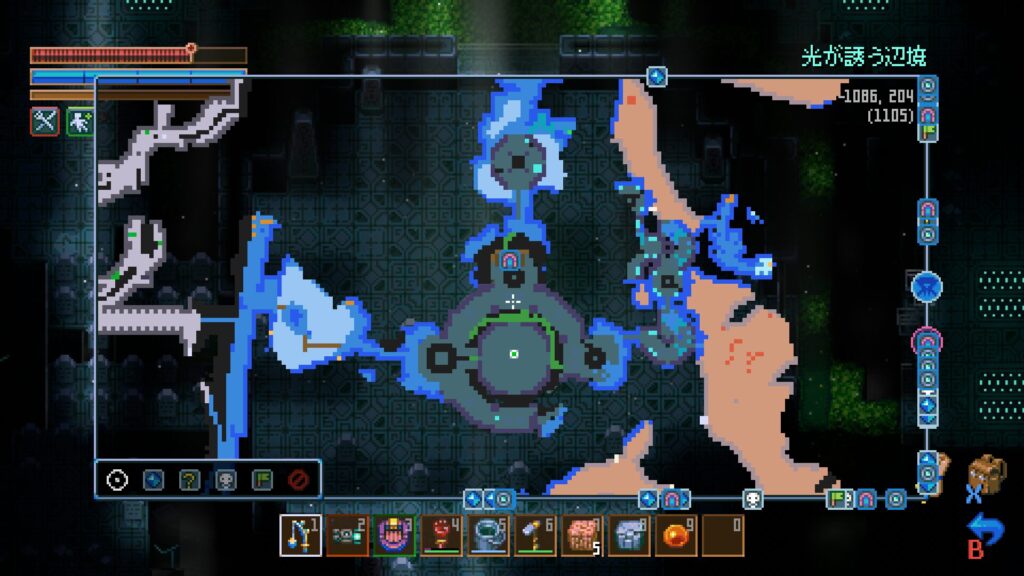Click the large blue boss marker on right edge

(927, 287)
